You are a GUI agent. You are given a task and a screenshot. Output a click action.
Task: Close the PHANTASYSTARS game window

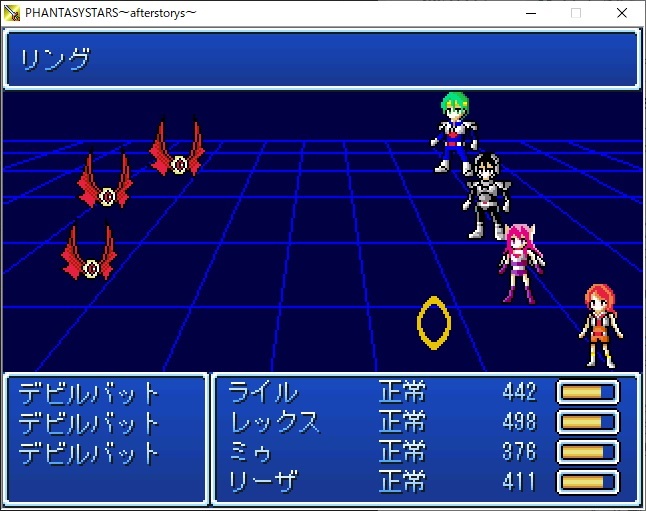click(622, 13)
